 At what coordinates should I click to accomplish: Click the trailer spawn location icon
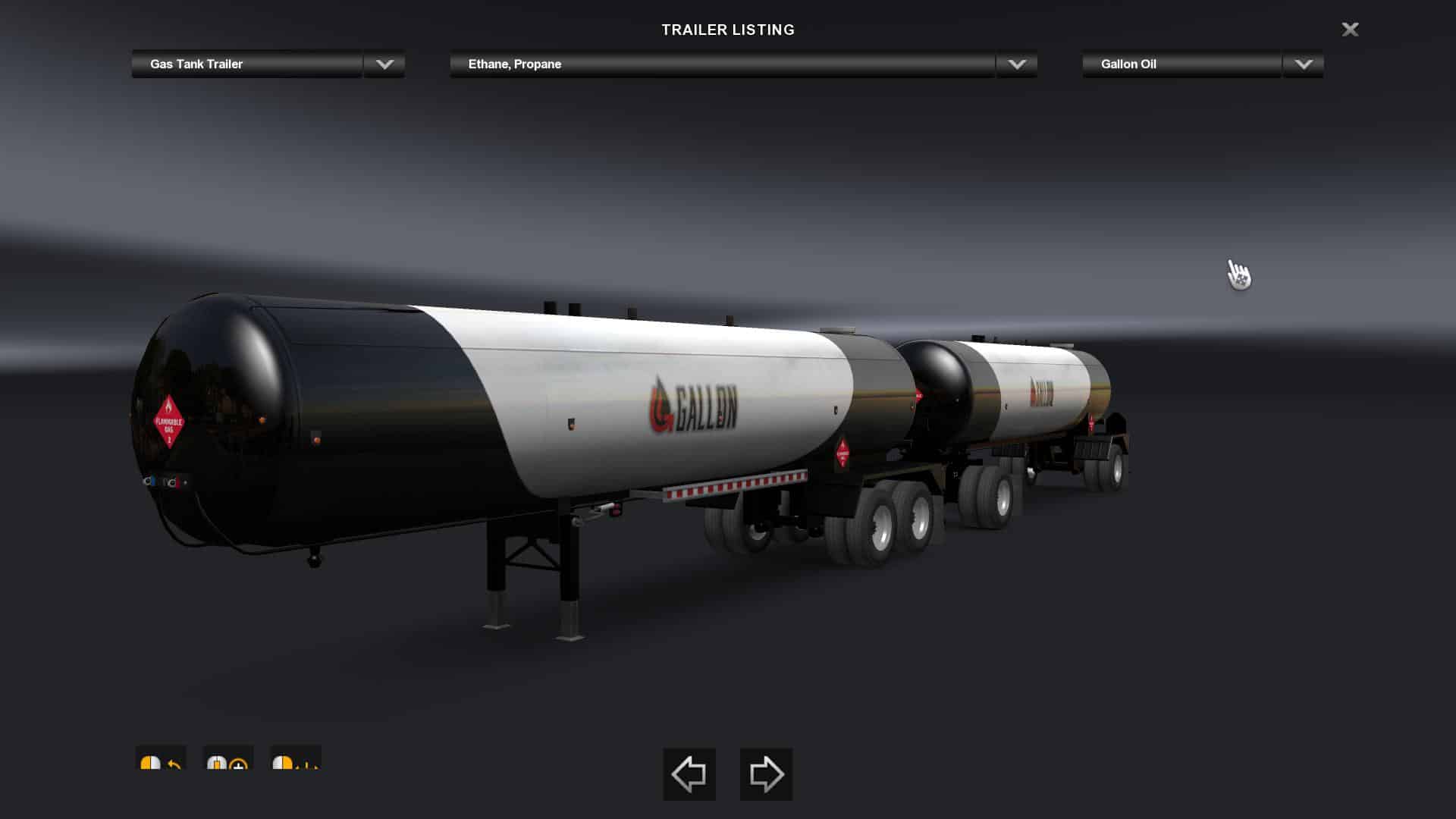(227, 766)
